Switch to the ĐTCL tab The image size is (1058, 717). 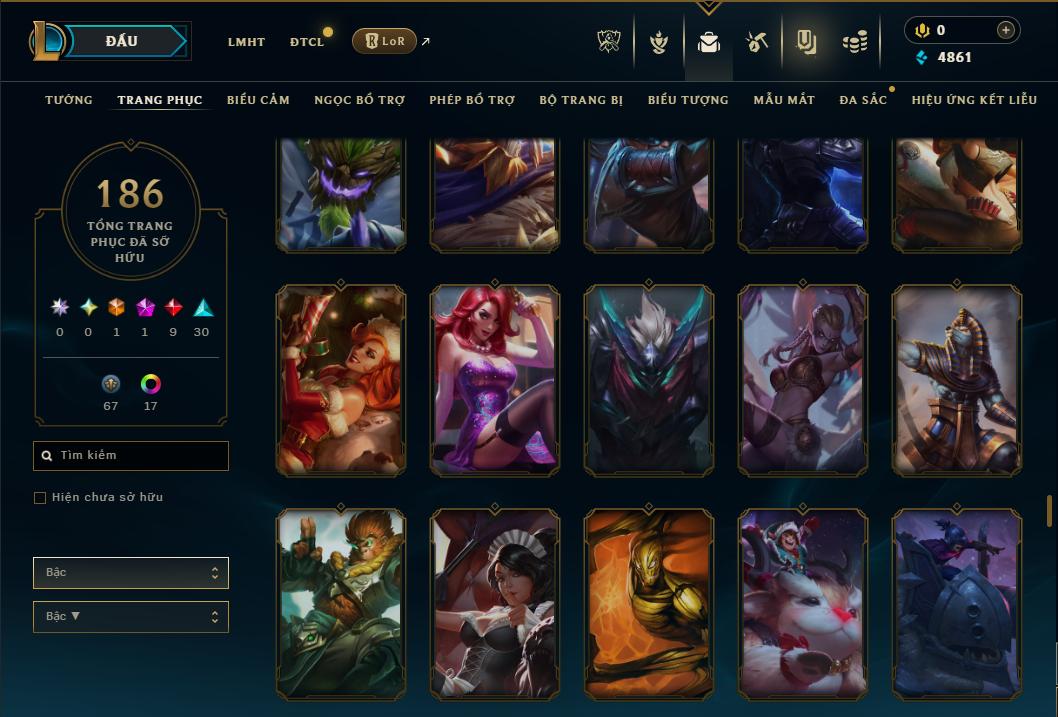tap(307, 42)
